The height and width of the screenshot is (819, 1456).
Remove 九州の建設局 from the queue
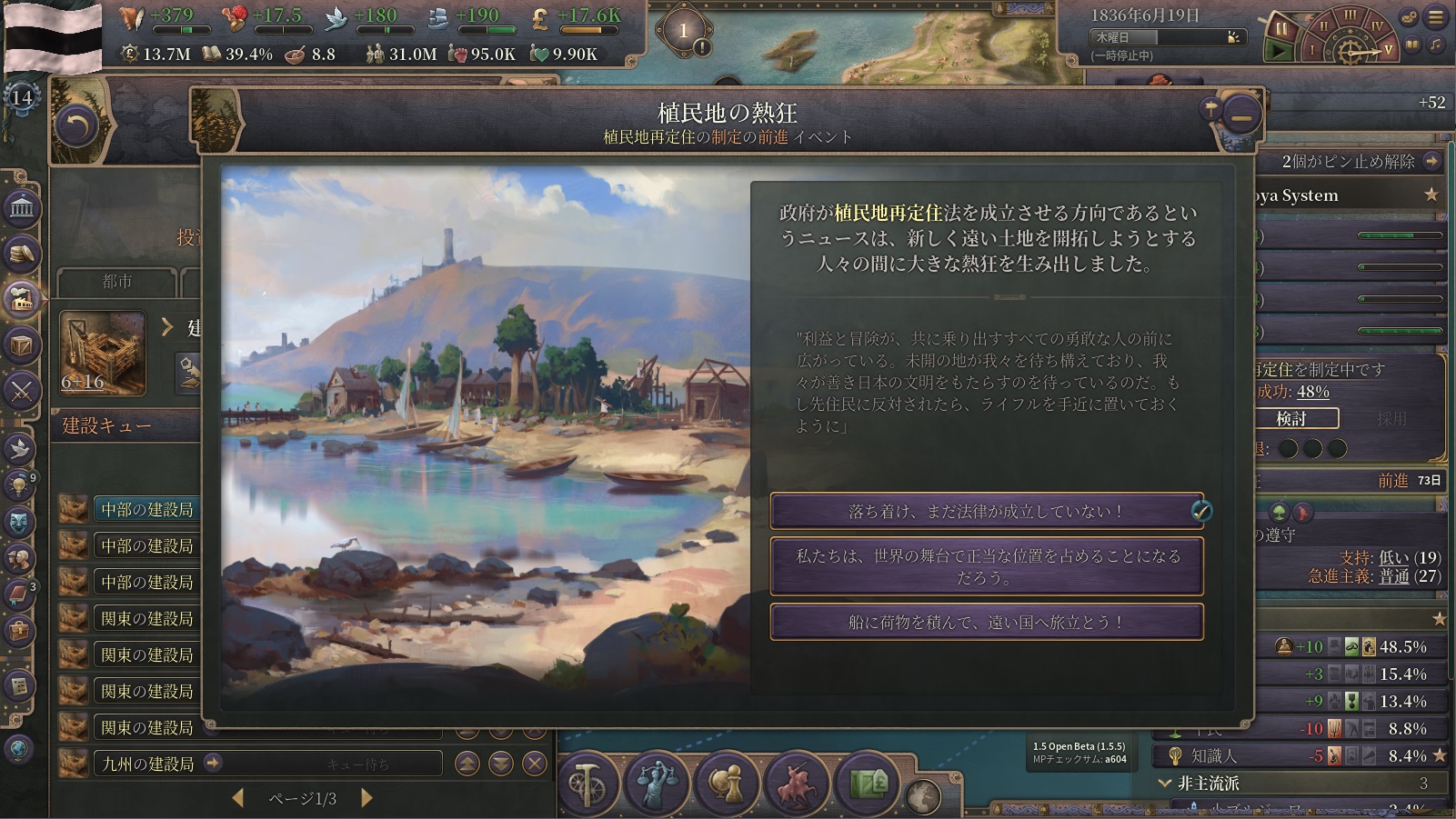coord(535,764)
